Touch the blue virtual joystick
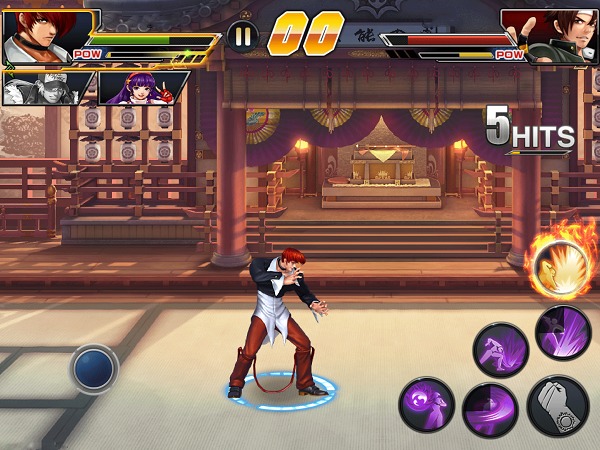The image size is (600, 450). [x=95, y=368]
